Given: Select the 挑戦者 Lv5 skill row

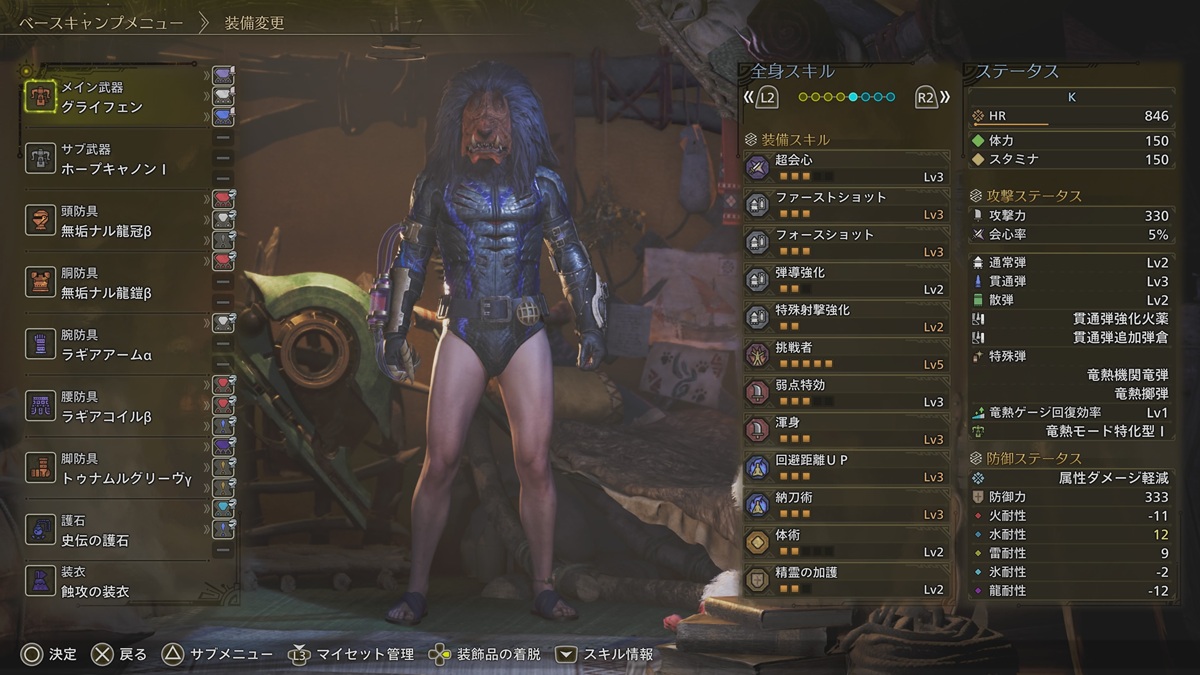Looking at the screenshot, I should pyautogui.click(x=846, y=356).
